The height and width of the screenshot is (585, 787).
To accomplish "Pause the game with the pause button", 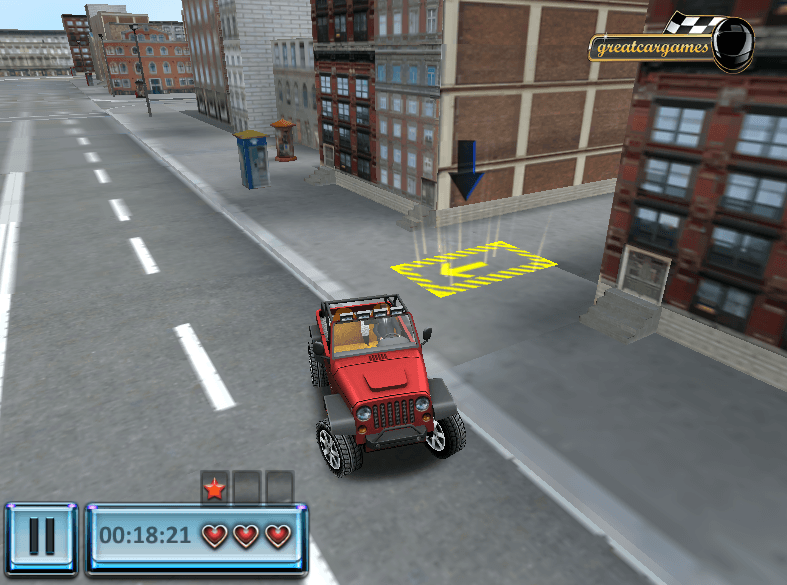I will (x=41, y=537).
